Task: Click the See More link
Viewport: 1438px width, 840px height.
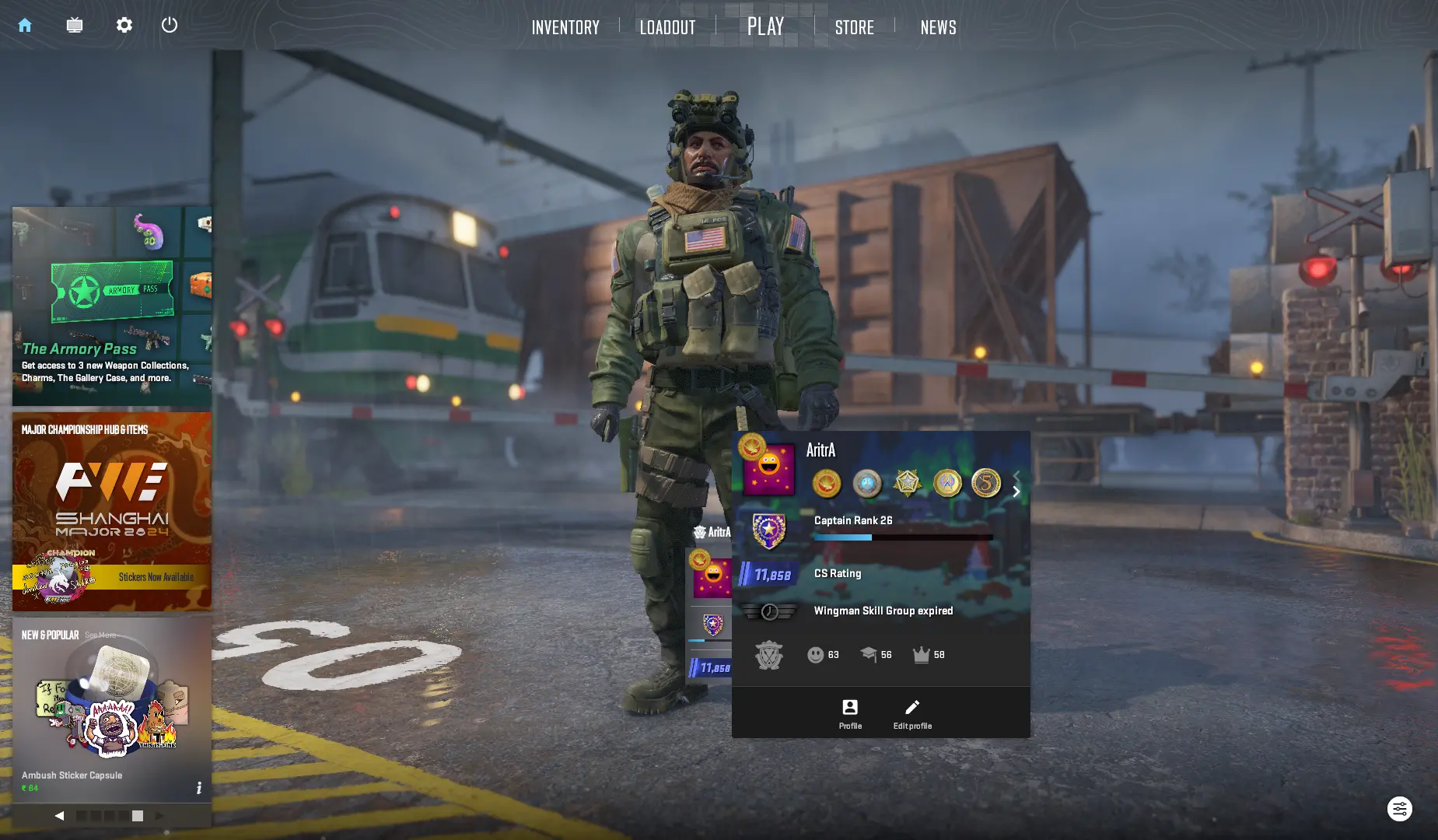Action: (100, 635)
